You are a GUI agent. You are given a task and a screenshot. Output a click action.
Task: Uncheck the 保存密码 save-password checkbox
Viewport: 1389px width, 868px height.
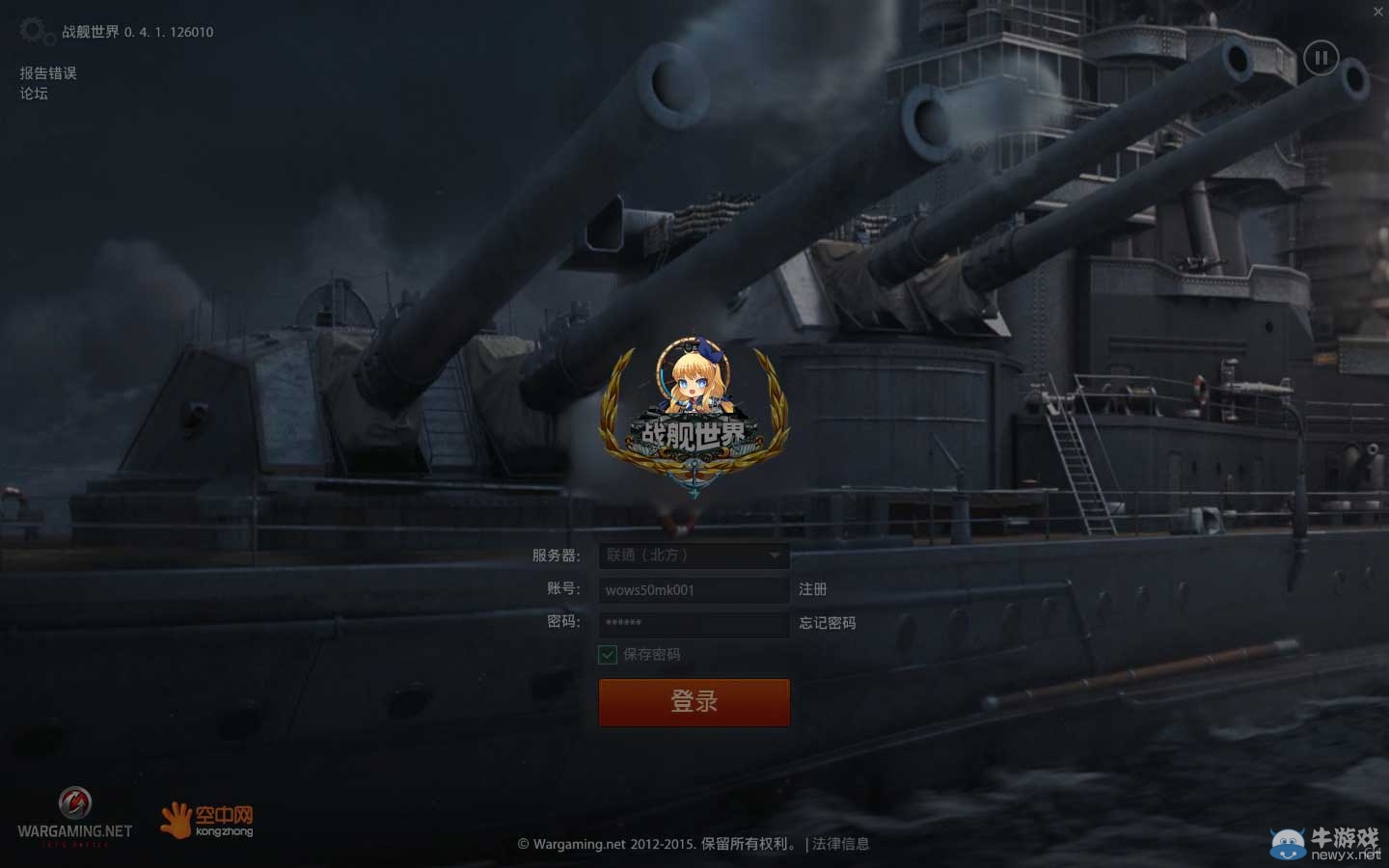point(607,655)
